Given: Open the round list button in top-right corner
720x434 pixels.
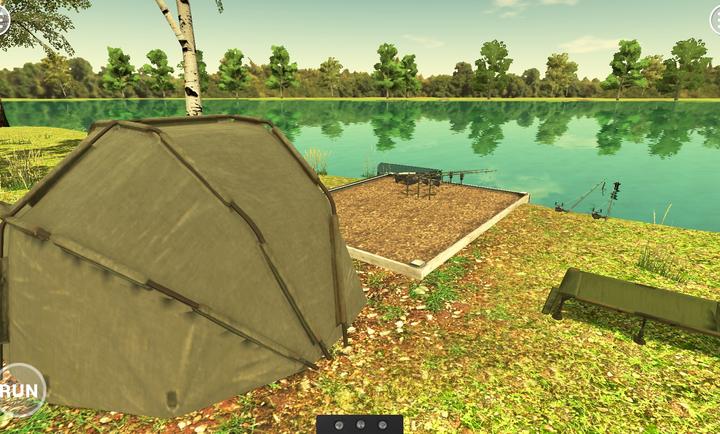Looking at the screenshot, I should (x=716, y=19).
